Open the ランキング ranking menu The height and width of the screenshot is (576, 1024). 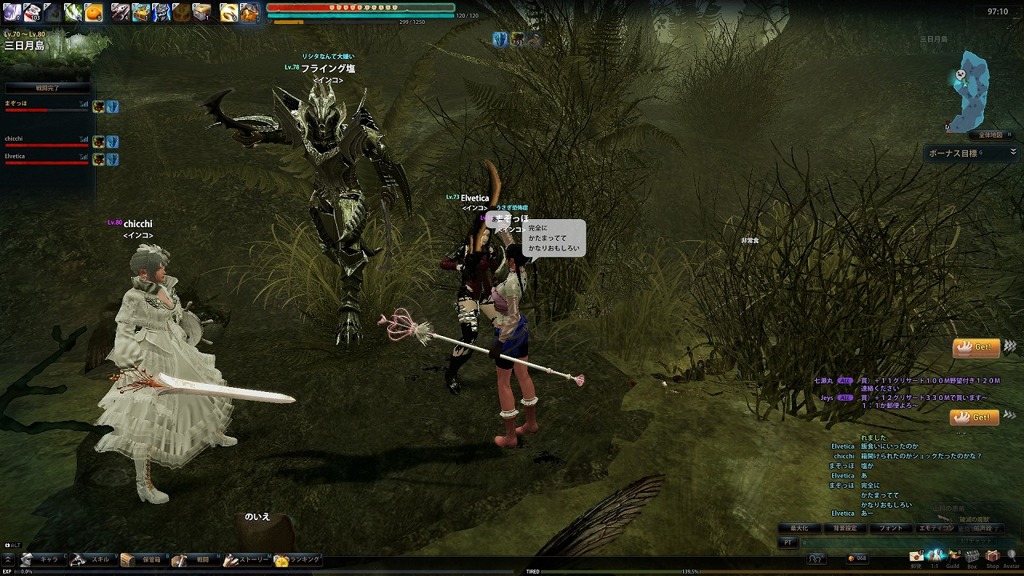click(x=297, y=560)
